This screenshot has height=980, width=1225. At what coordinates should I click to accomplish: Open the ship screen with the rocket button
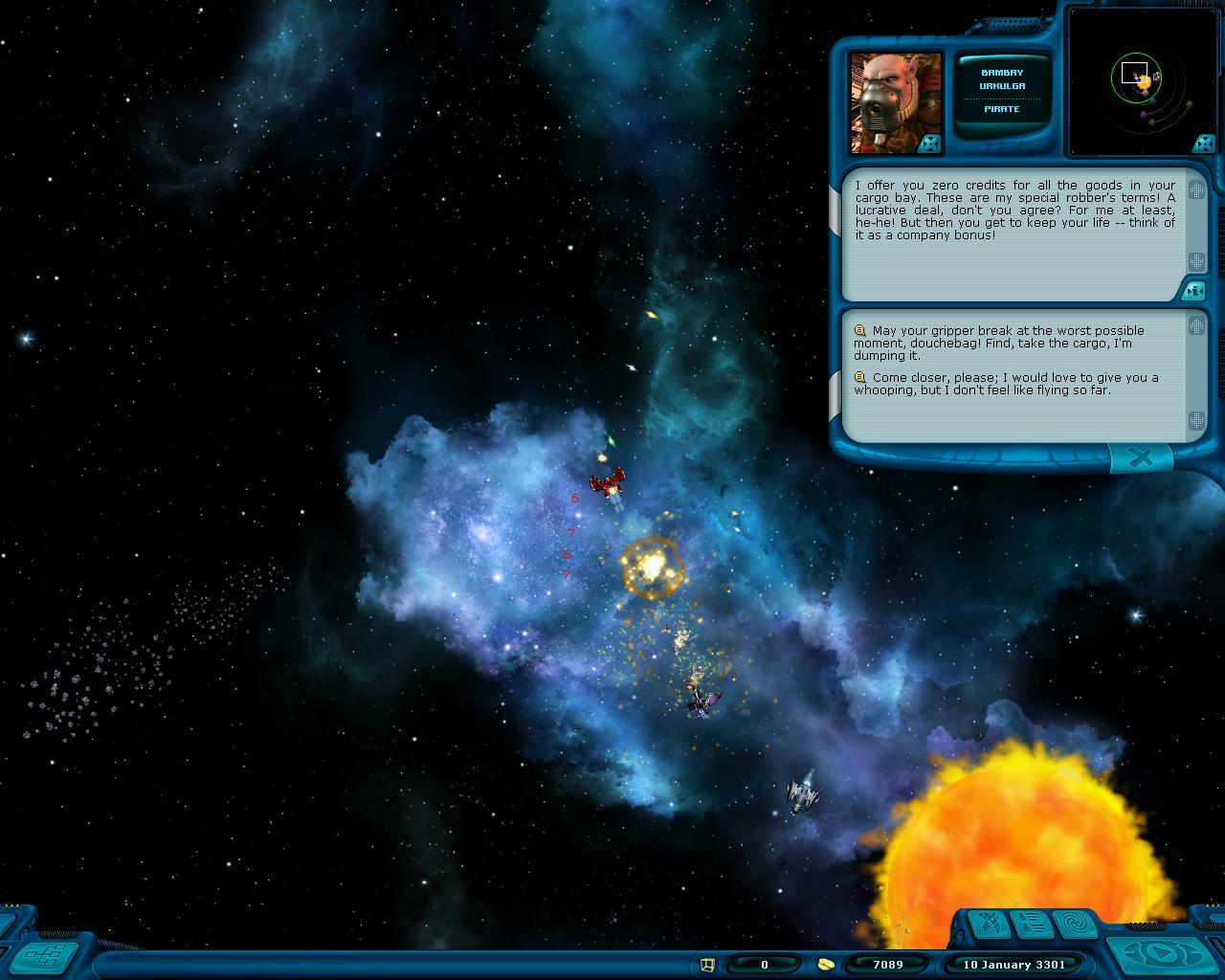pos(988,924)
